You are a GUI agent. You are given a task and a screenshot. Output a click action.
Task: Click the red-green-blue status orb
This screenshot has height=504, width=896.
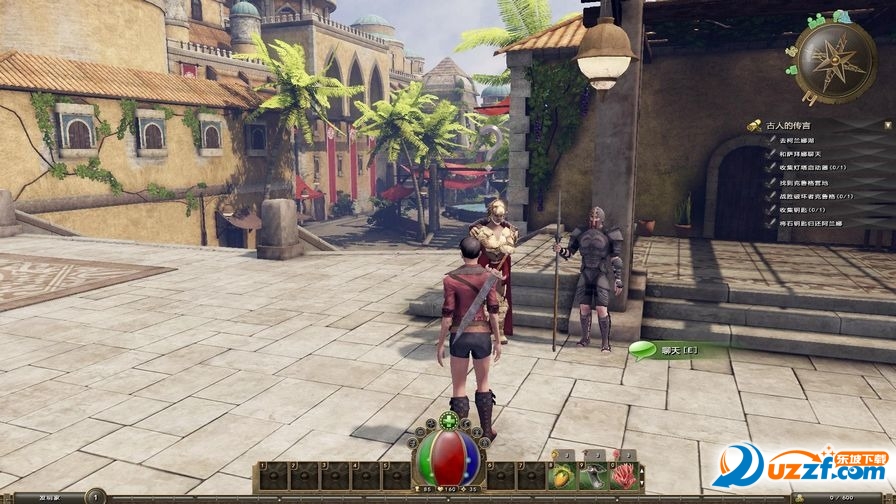point(447,458)
